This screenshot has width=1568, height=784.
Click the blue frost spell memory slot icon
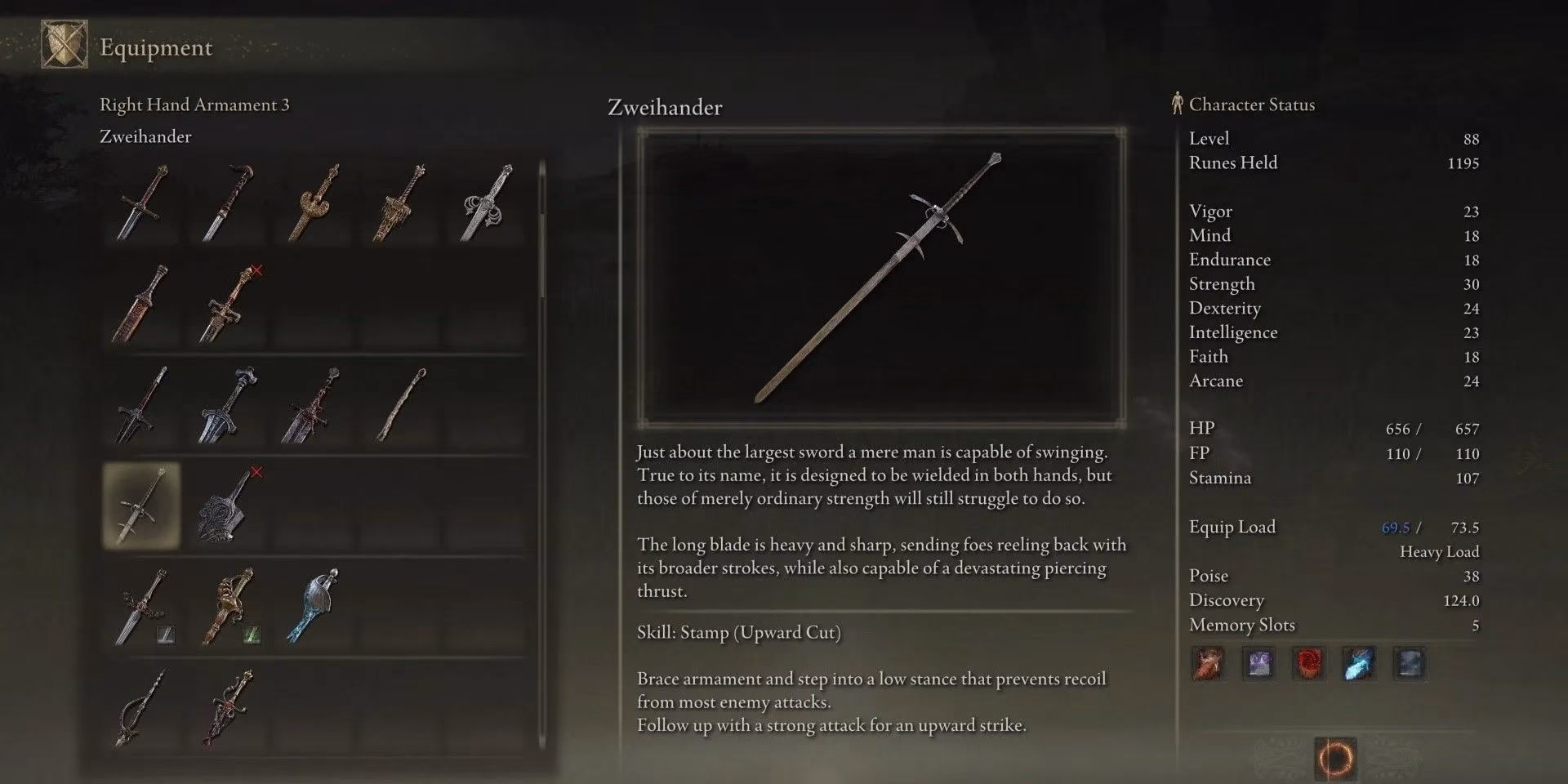[1359, 664]
